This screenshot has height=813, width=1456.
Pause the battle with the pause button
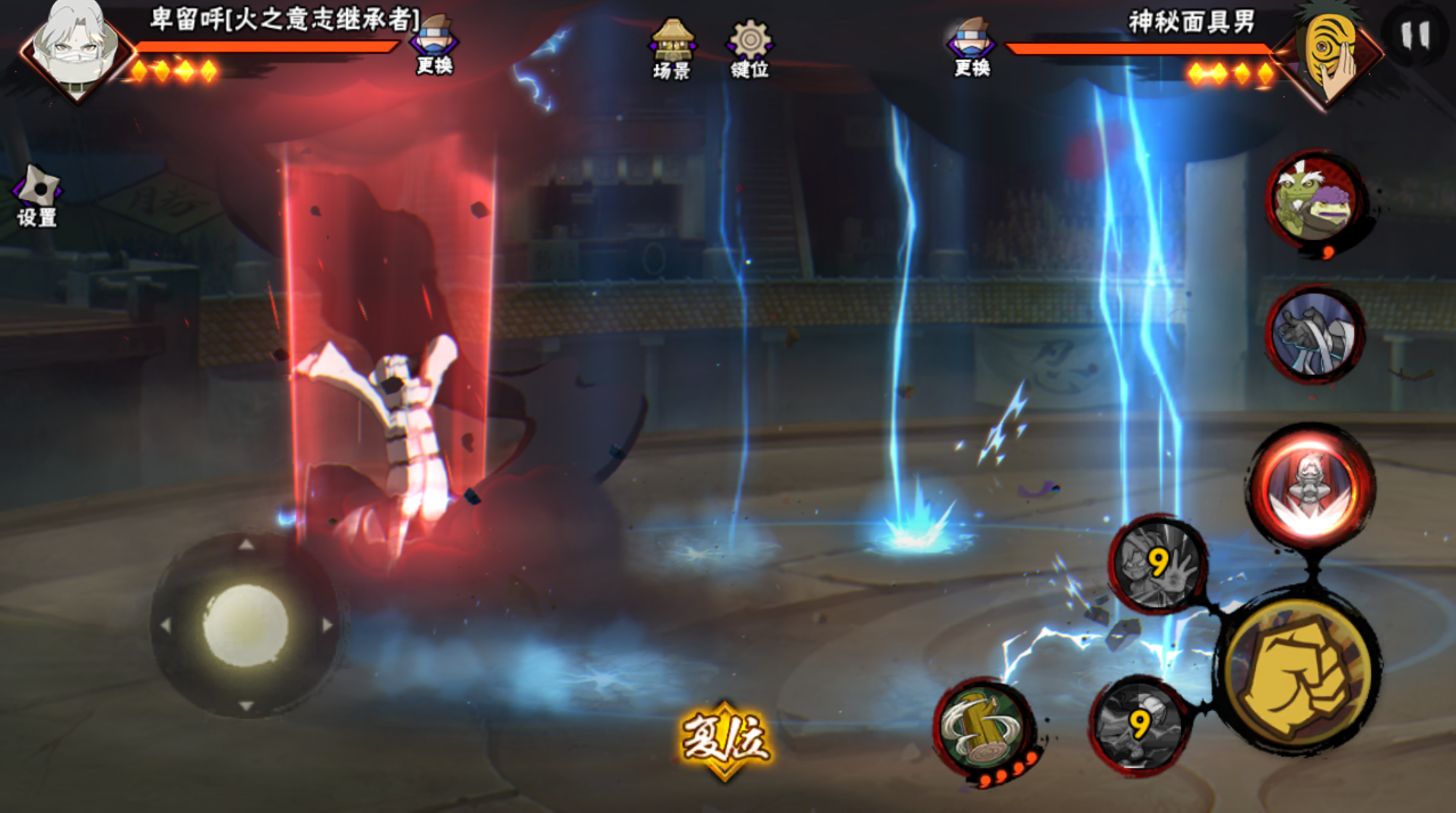pyautogui.click(x=1414, y=36)
